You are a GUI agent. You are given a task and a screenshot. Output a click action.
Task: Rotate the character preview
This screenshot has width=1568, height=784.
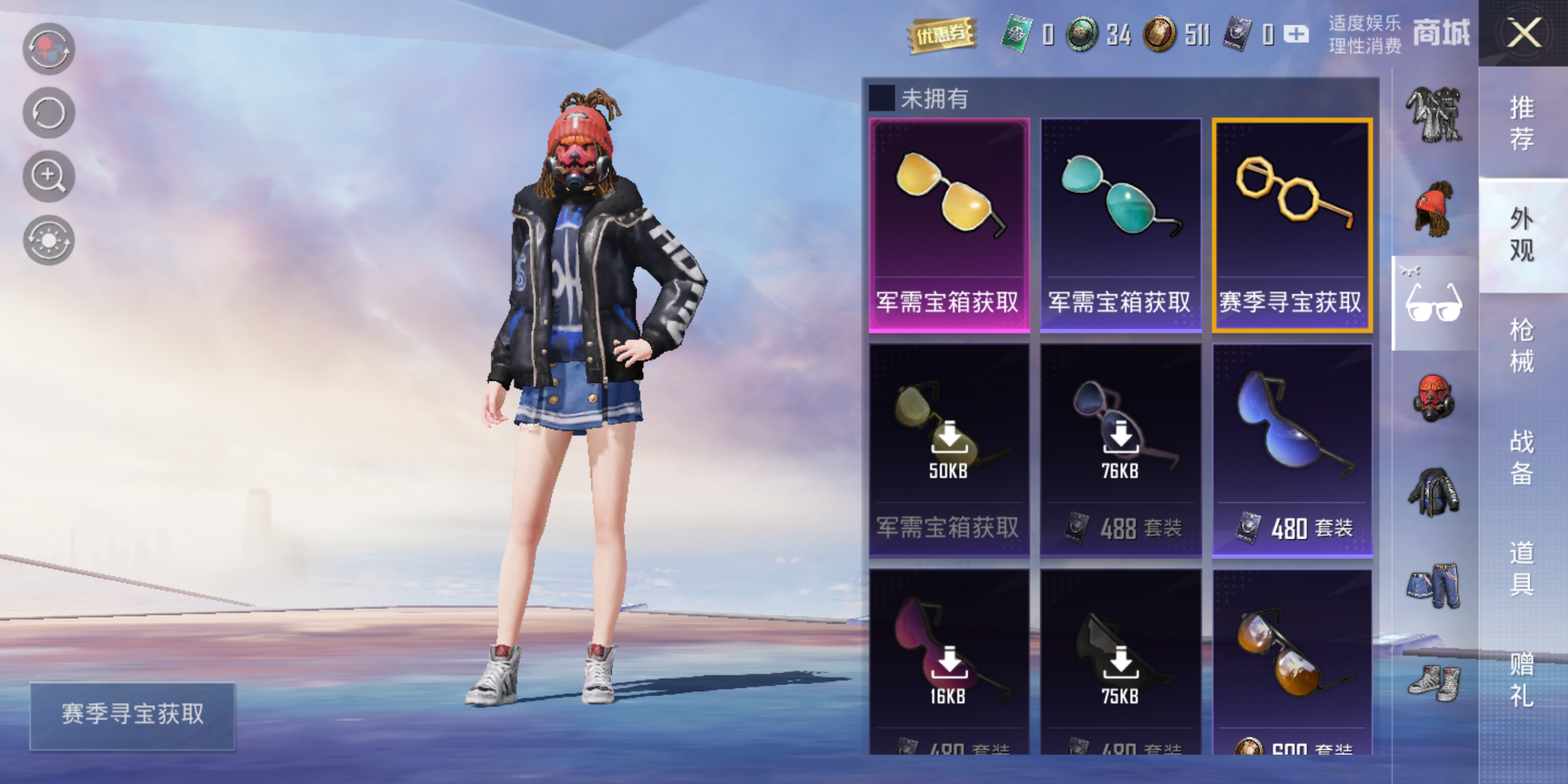pyautogui.click(x=49, y=113)
